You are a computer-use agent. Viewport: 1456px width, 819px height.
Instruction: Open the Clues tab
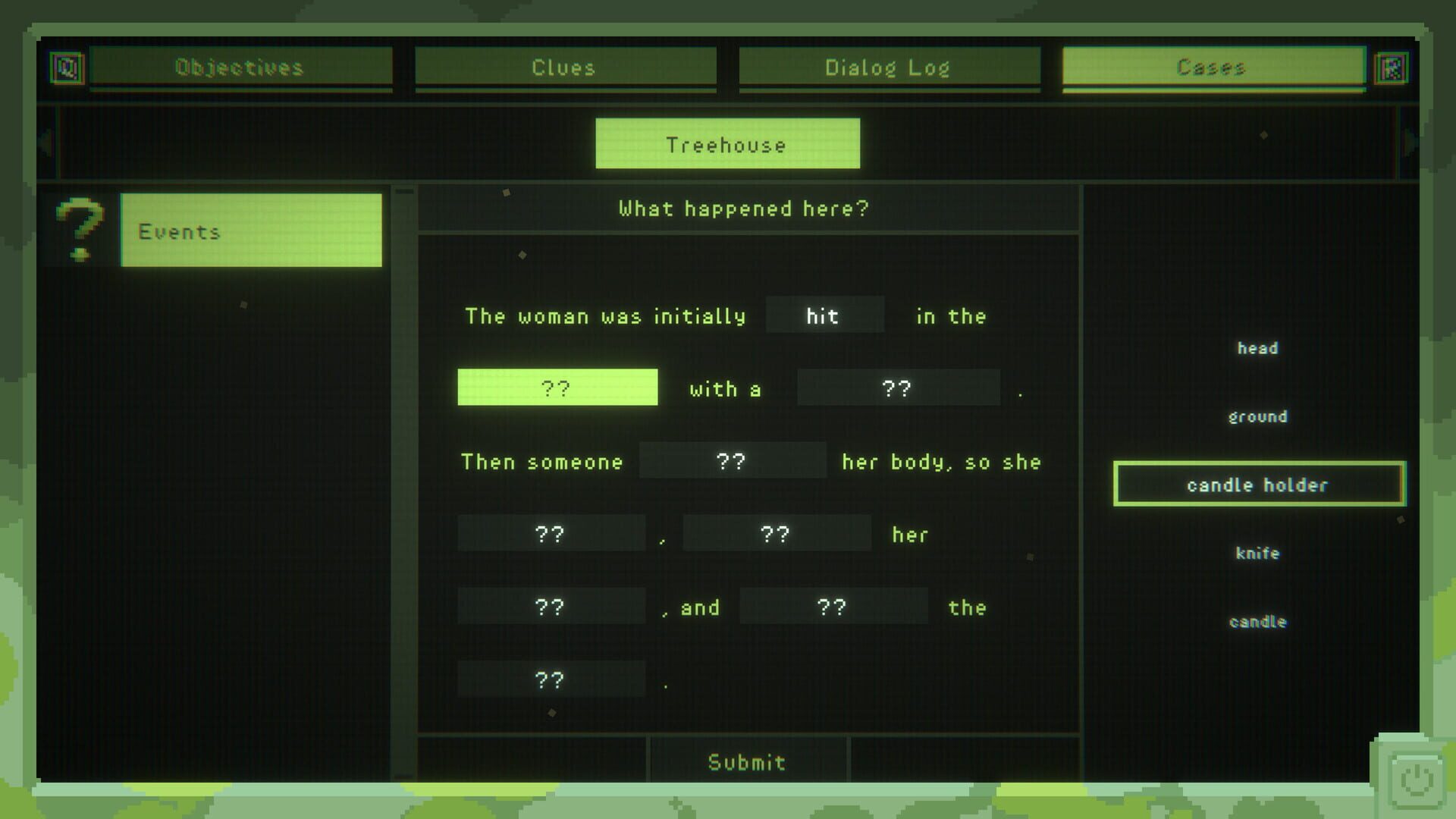pyautogui.click(x=564, y=67)
